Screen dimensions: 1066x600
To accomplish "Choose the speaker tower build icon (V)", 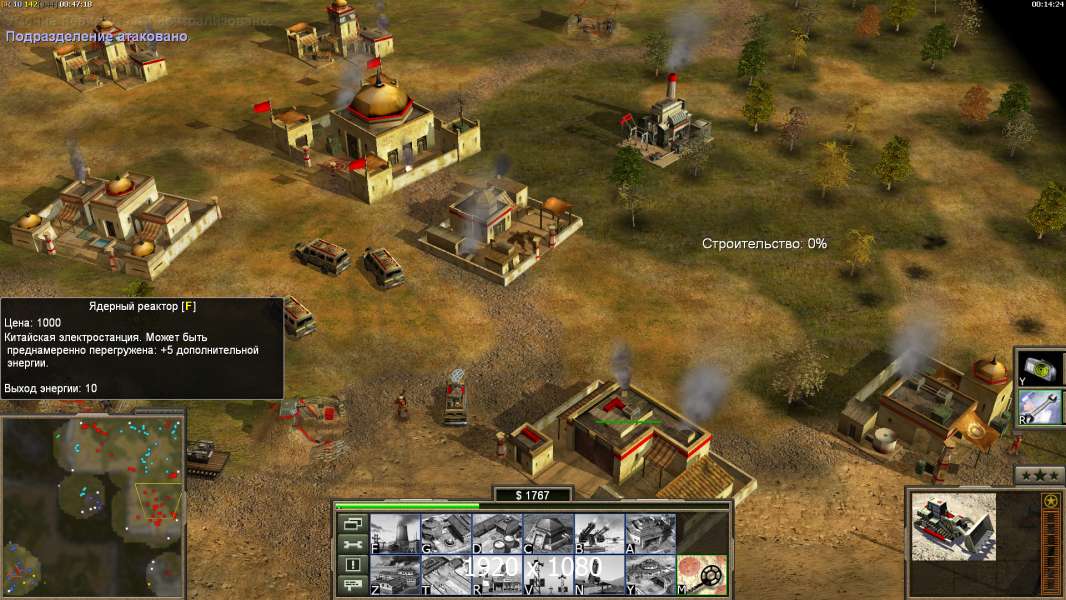I will 548,575.
